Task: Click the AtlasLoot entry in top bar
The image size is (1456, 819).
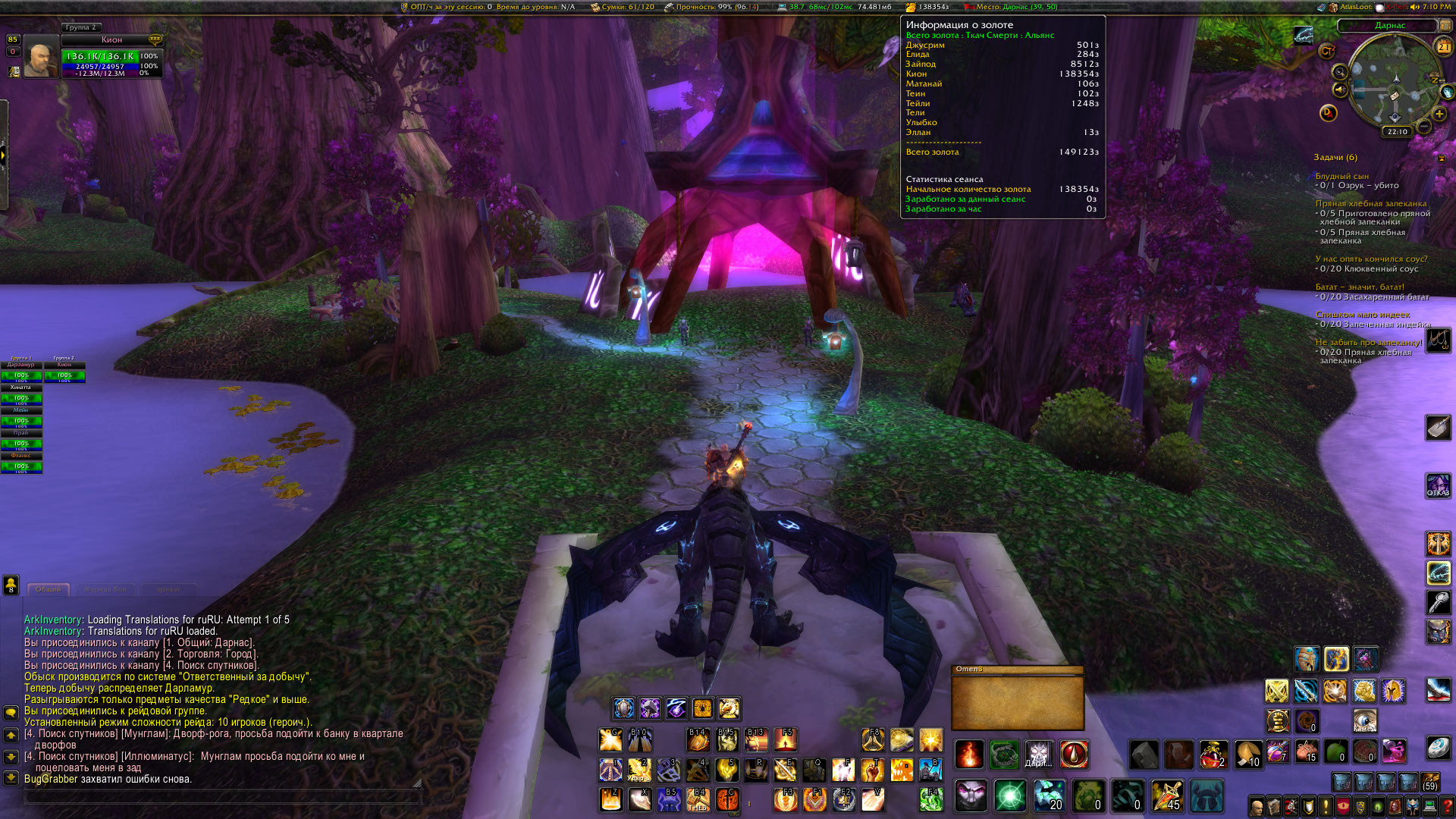Action: pyautogui.click(x=1354, y=7)
